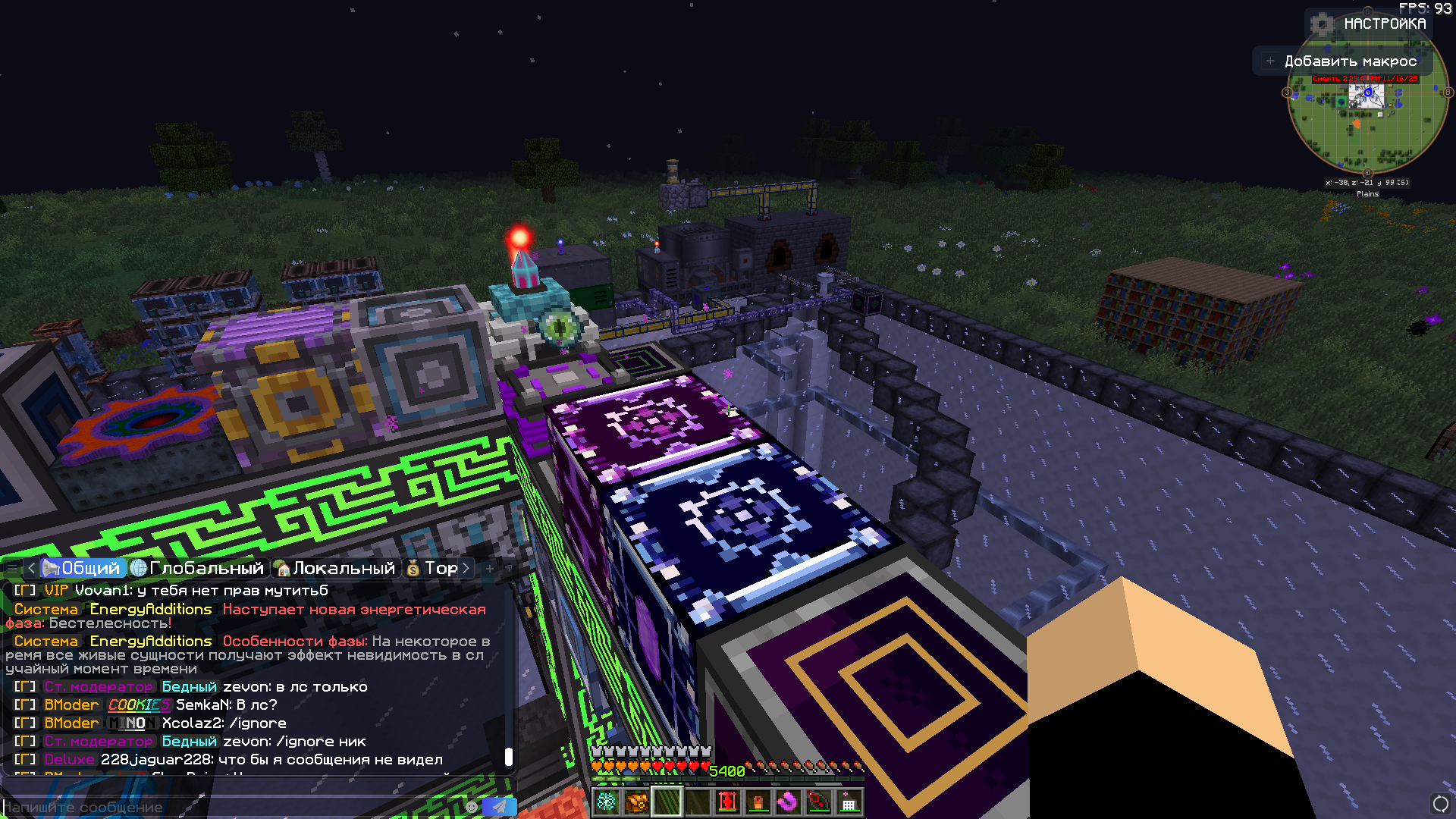The image size is (1456, 819).
Task: Choose the red hourglass hotbar item
Action: coord(728,802)
